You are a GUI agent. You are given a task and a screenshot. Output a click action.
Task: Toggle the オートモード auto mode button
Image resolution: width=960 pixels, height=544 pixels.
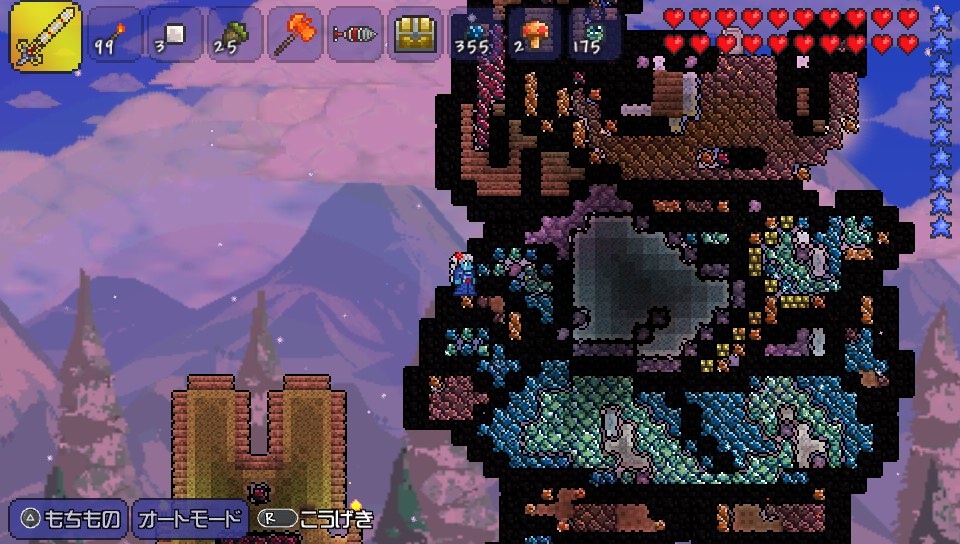pyautogui.click(x=190, y=519)
